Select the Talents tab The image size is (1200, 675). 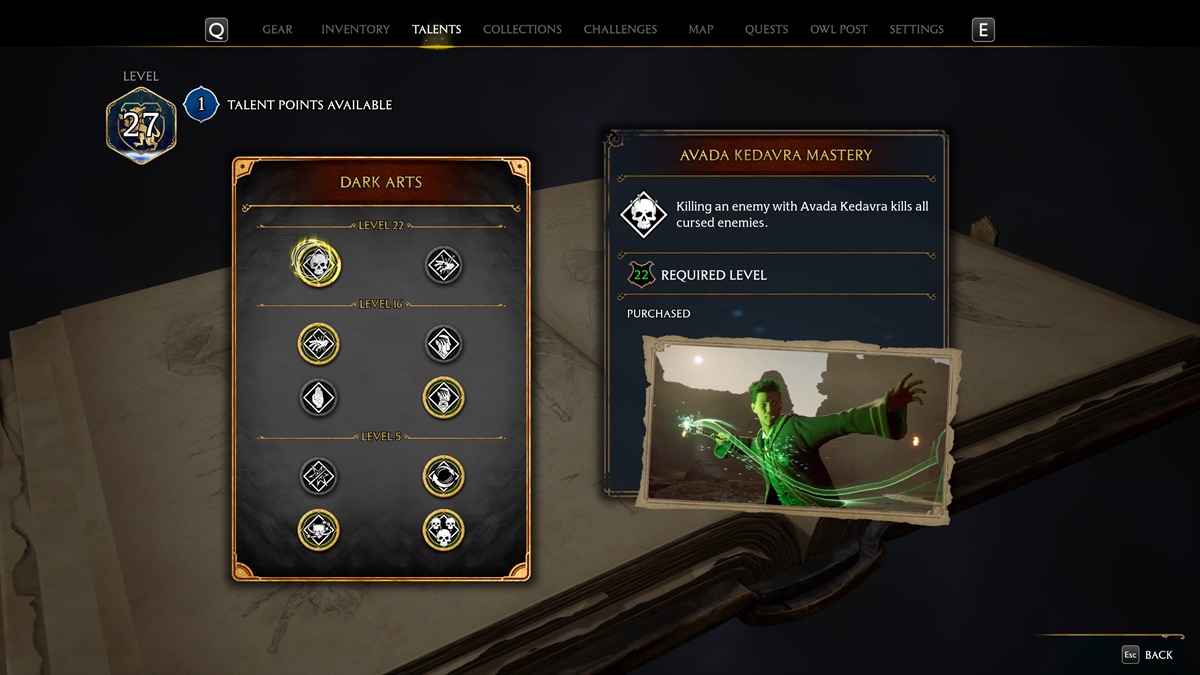(436, 30)
